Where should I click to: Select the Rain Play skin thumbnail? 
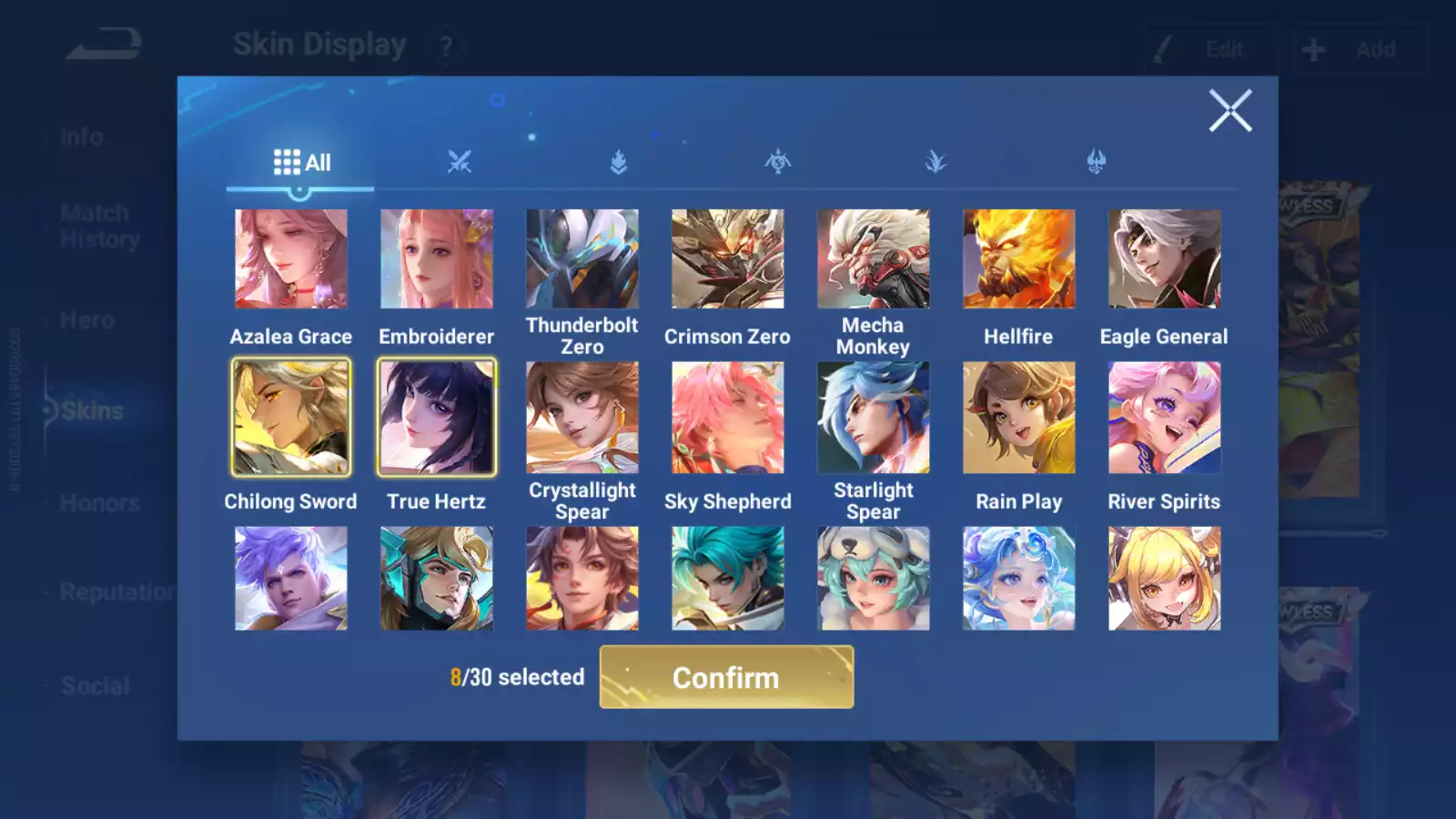(x=1019, y=417)
